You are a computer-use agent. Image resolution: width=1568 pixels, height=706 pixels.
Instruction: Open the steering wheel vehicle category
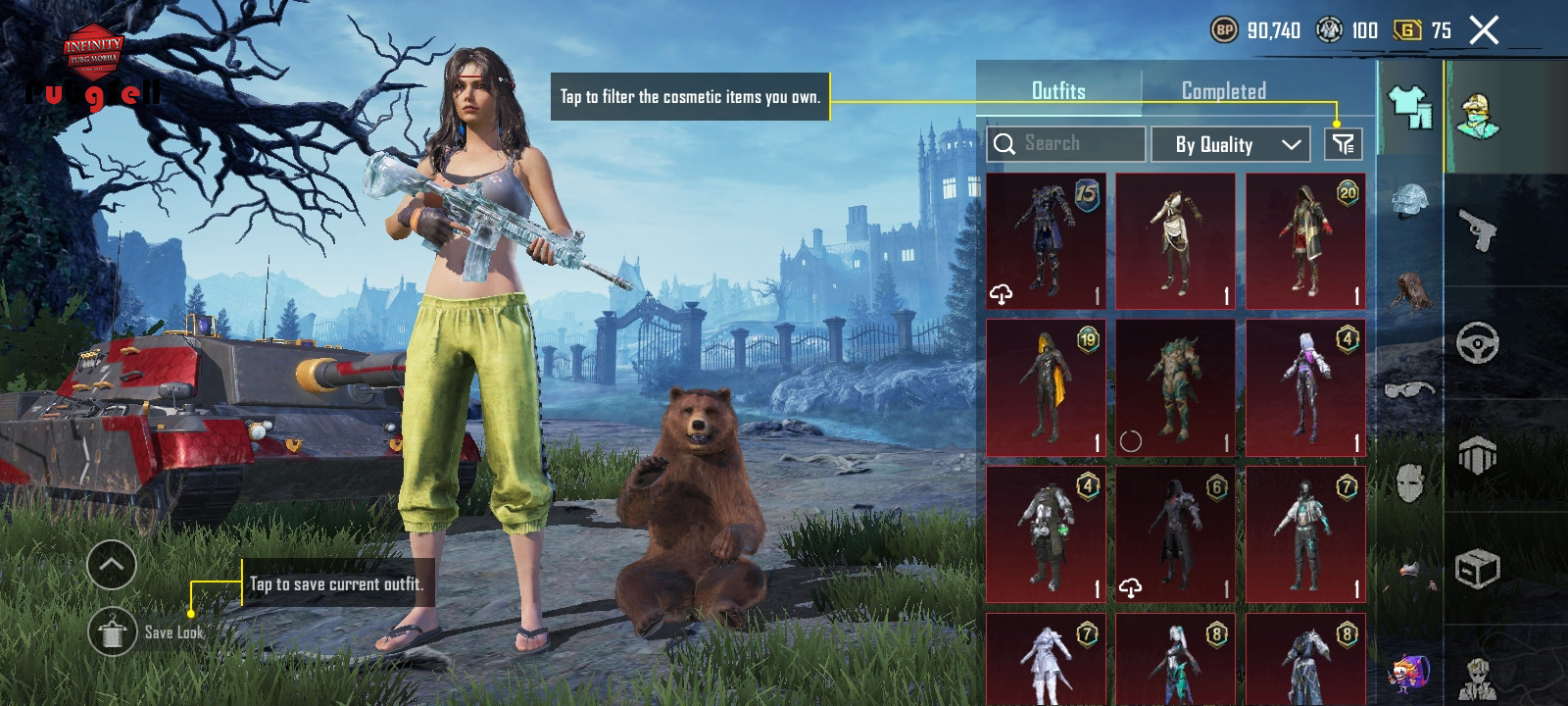click(1478, 343)
